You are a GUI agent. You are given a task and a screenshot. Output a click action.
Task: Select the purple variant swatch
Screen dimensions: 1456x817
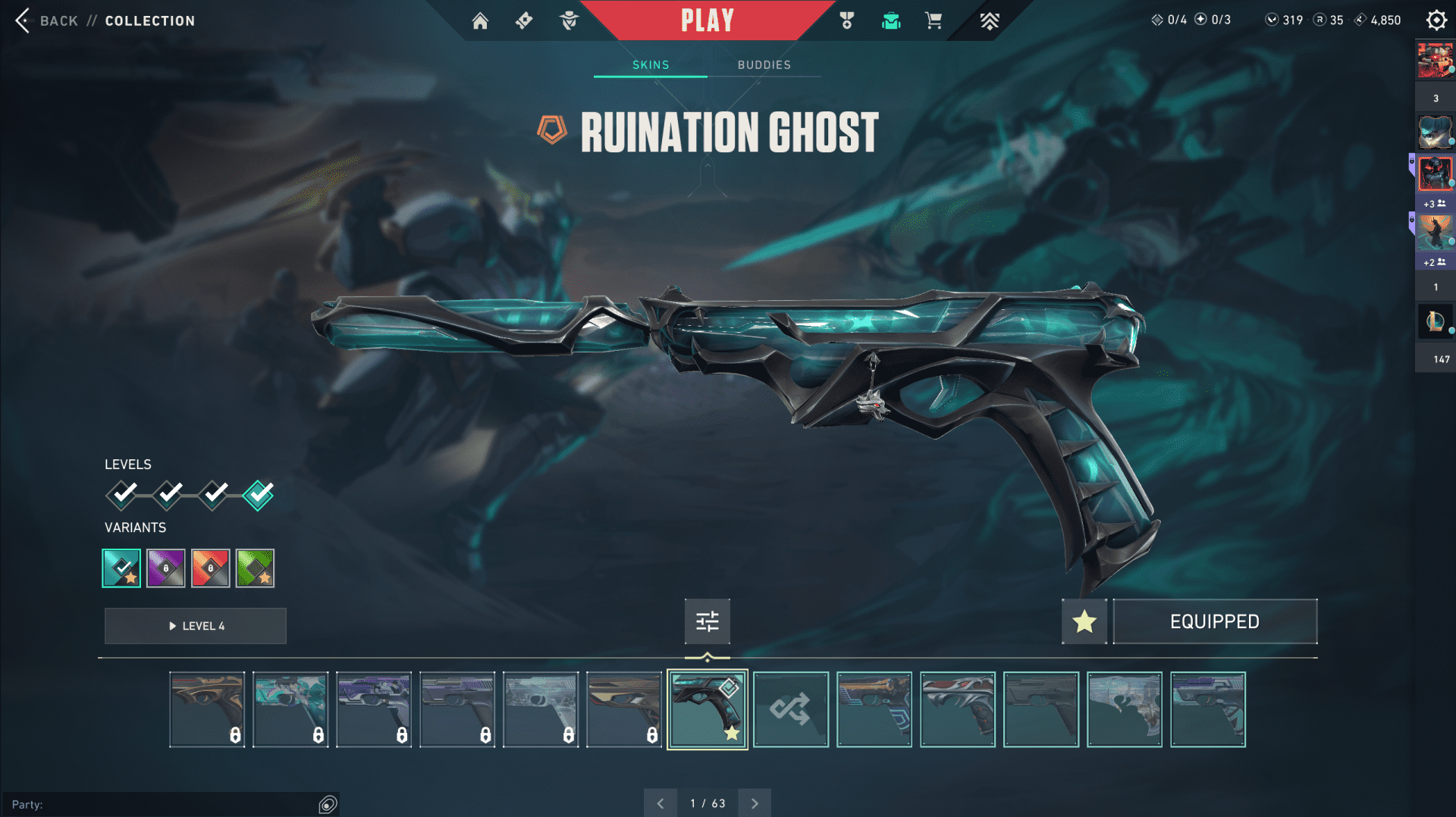point(166,568)
